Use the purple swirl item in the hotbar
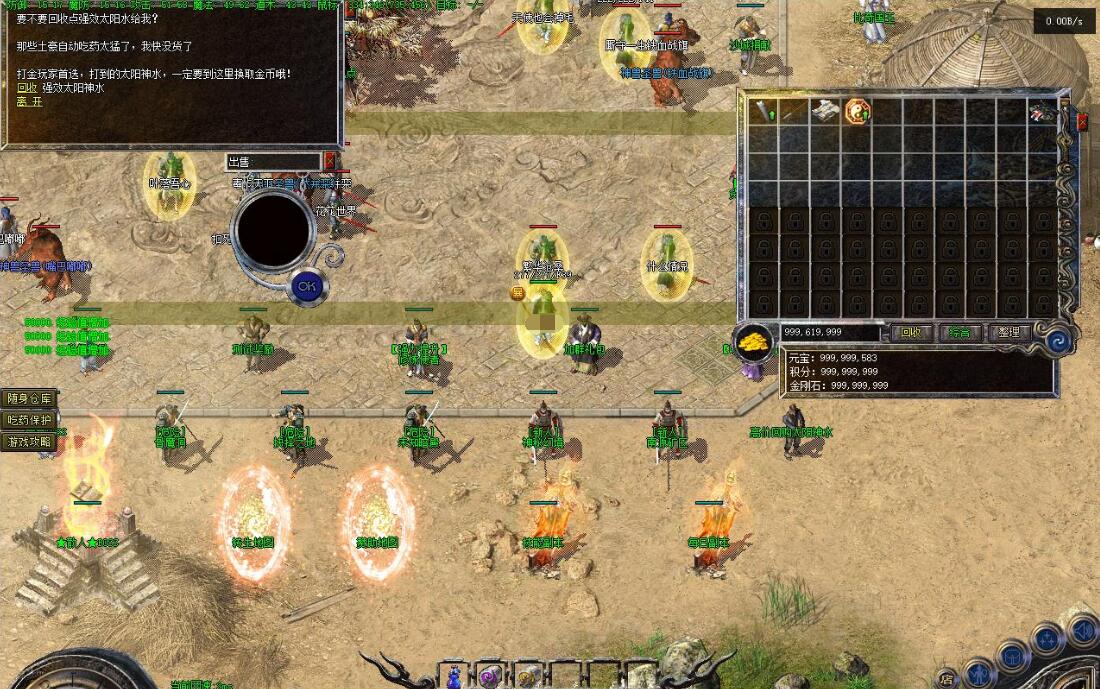The width and height of the screenshot is (1100, 689). click(x=489, y=677)
